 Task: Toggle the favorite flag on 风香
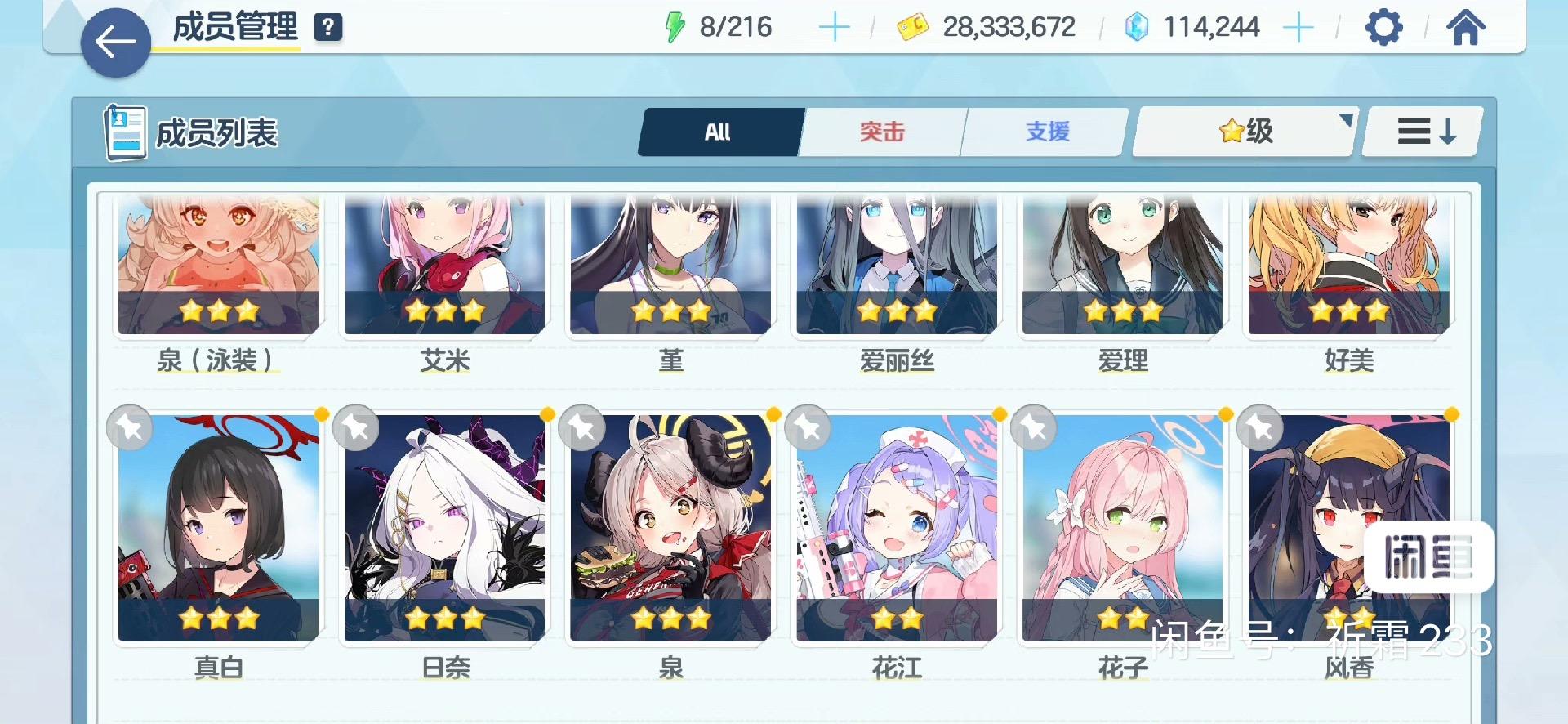click(x=1262, y=427)
